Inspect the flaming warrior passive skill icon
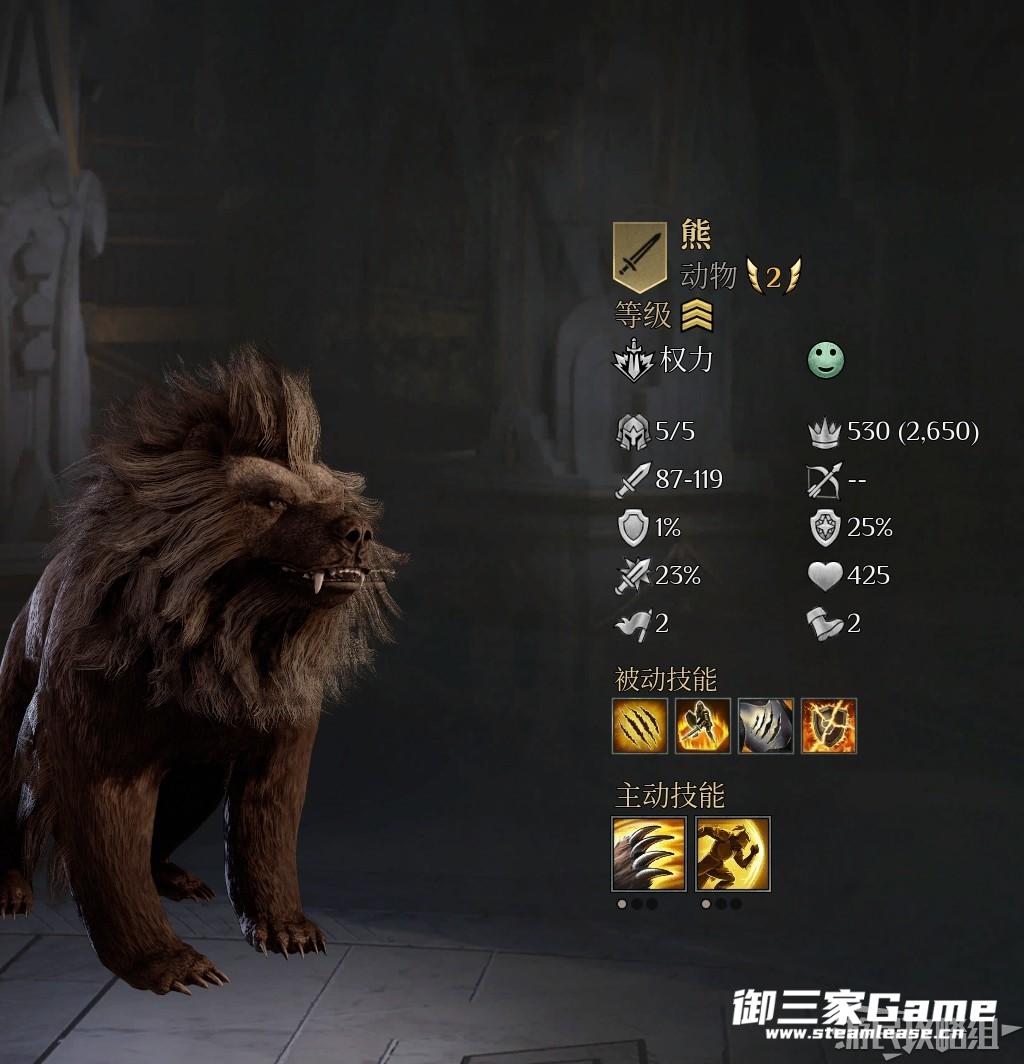This screenshot has width=1024, height=1064. 702,726
